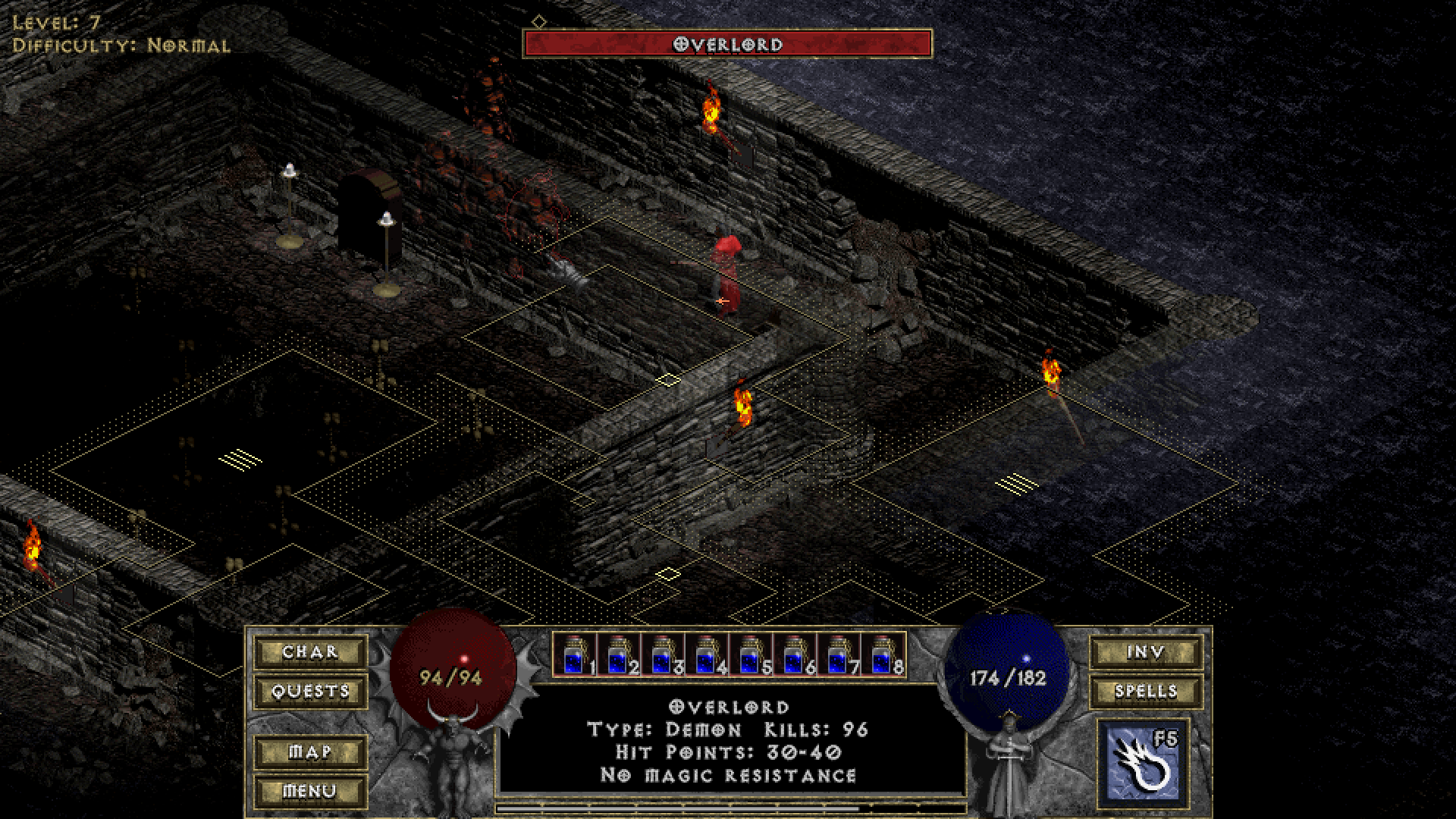Open the CHAR character screen
This screenshot has height=819, width=1456.
[x=309, y=652]
